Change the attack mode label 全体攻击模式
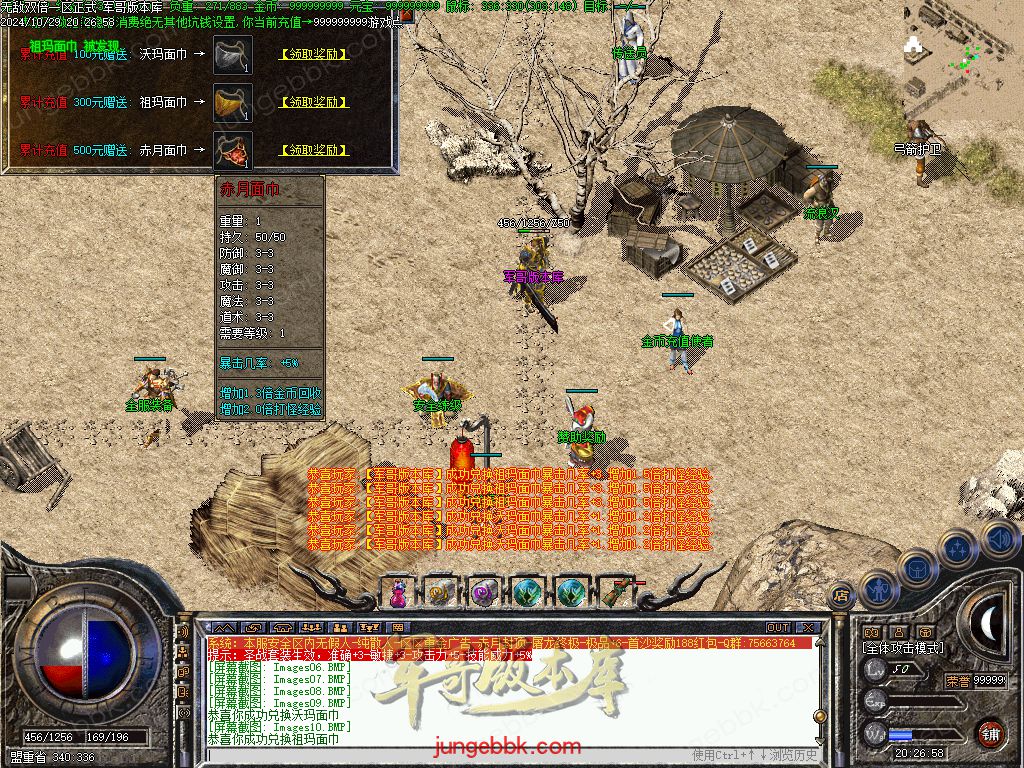Image resolution: width=1024 pixels, height=768 pixels. pos(902,648)
